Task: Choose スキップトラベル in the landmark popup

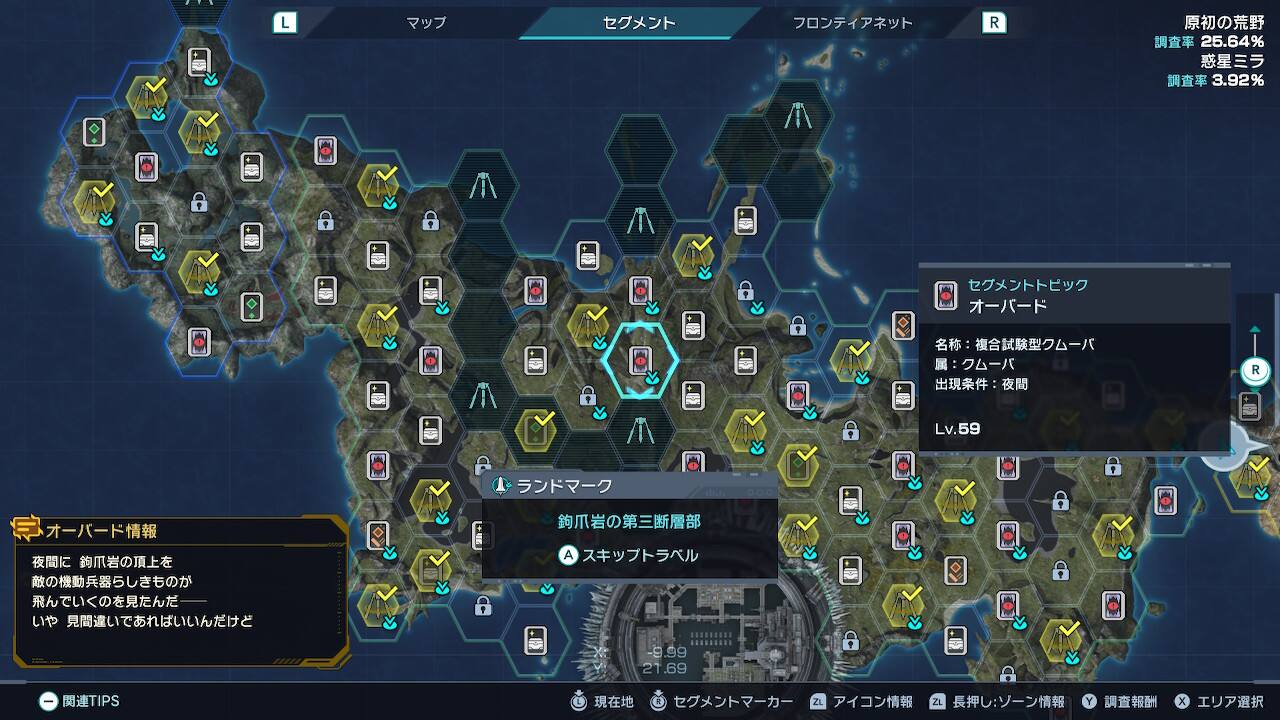Action: click(628, 555)
